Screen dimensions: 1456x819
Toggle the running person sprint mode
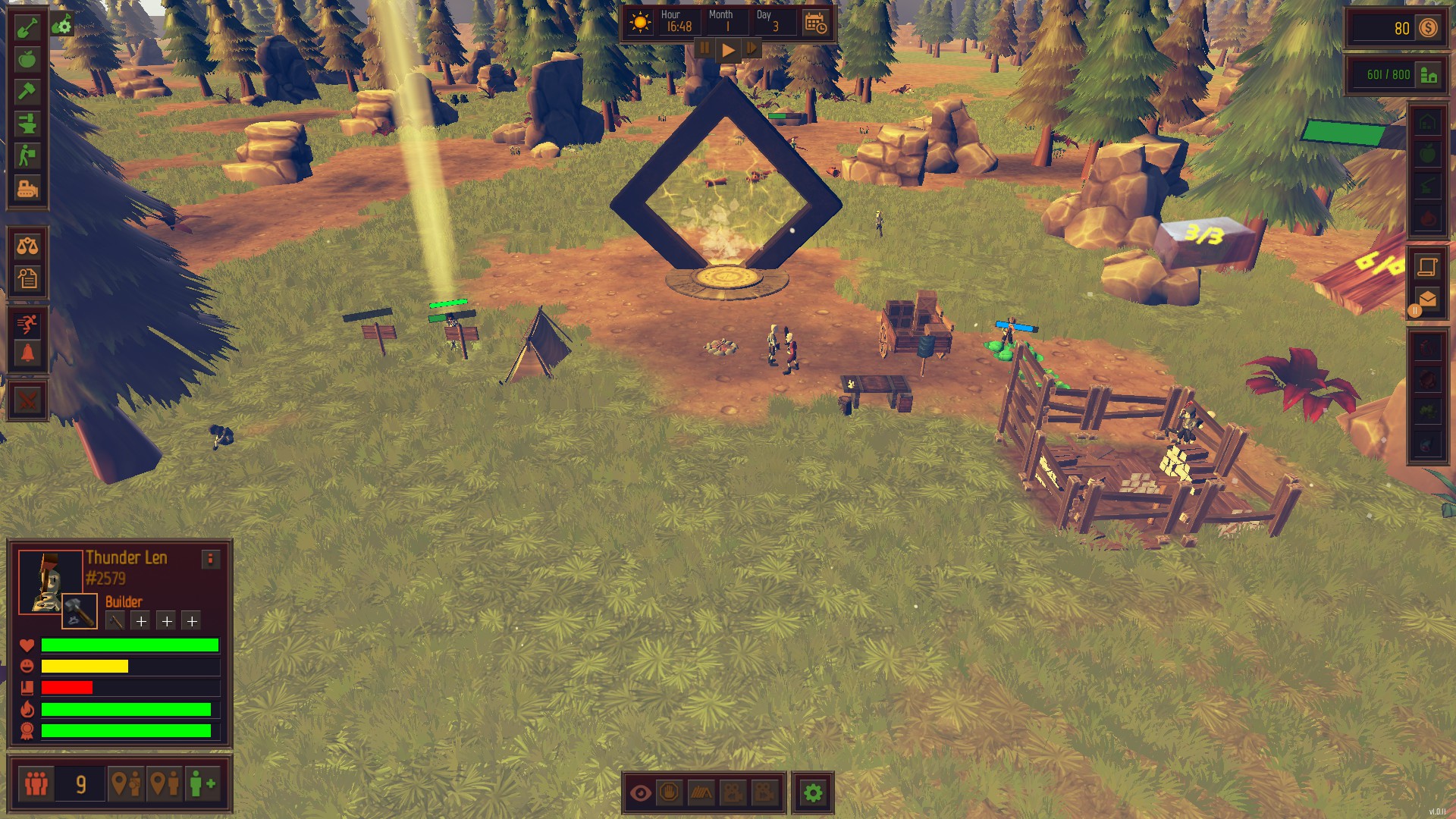(x=27, y=325)
